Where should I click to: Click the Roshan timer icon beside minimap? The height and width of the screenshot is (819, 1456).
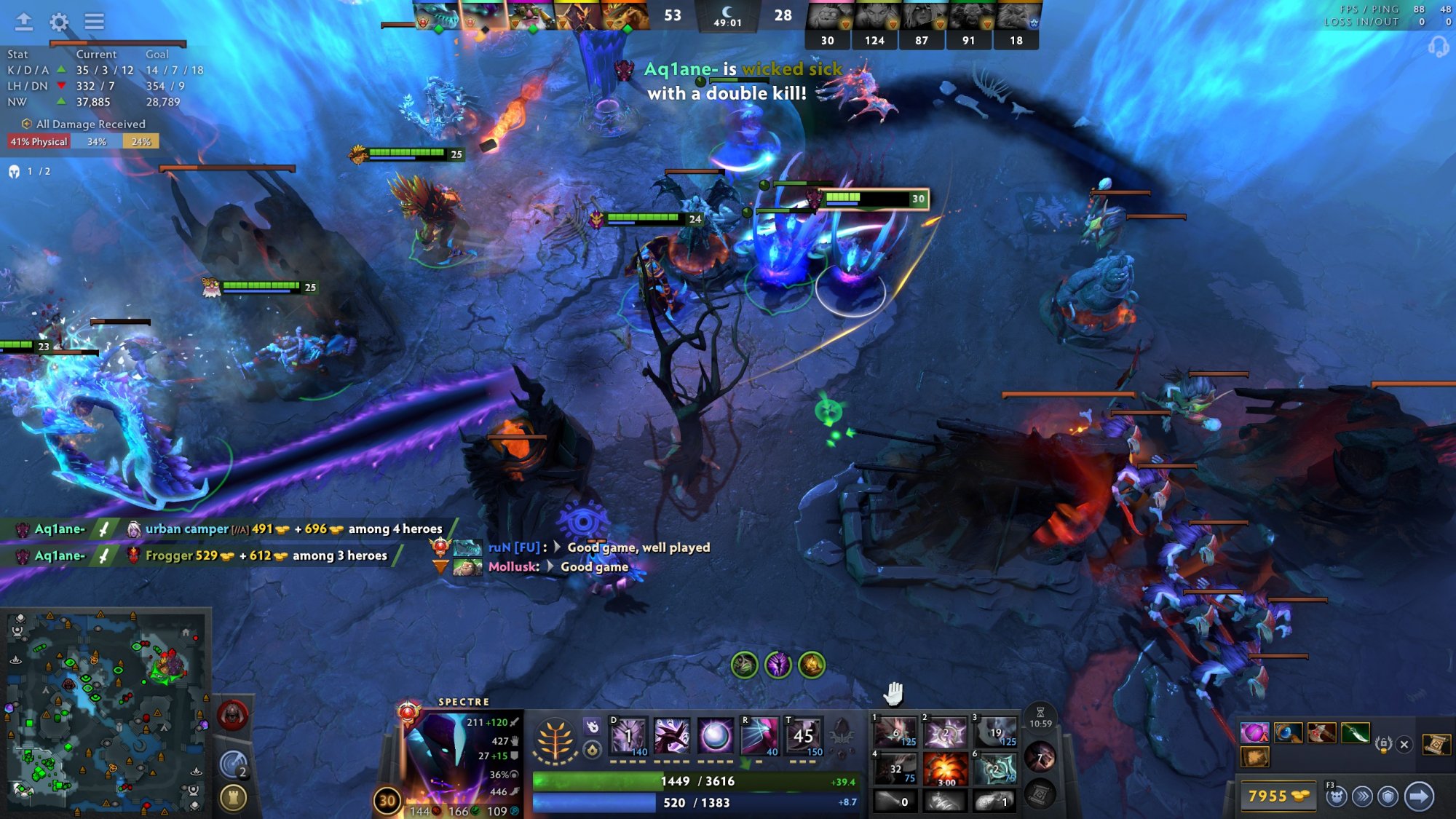click(x=232, y=715)
